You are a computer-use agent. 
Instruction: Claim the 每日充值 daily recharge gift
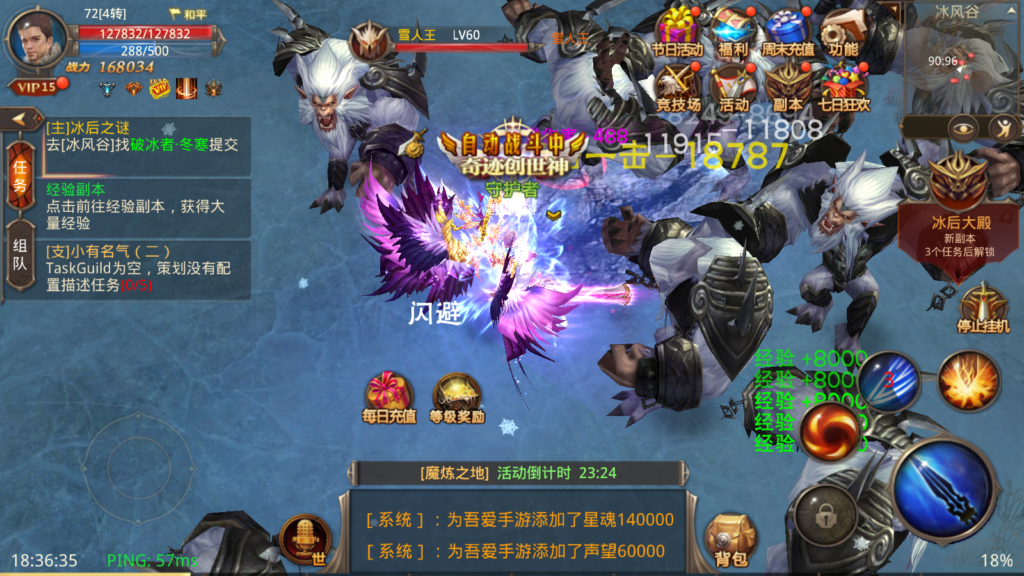pos(388,397)
